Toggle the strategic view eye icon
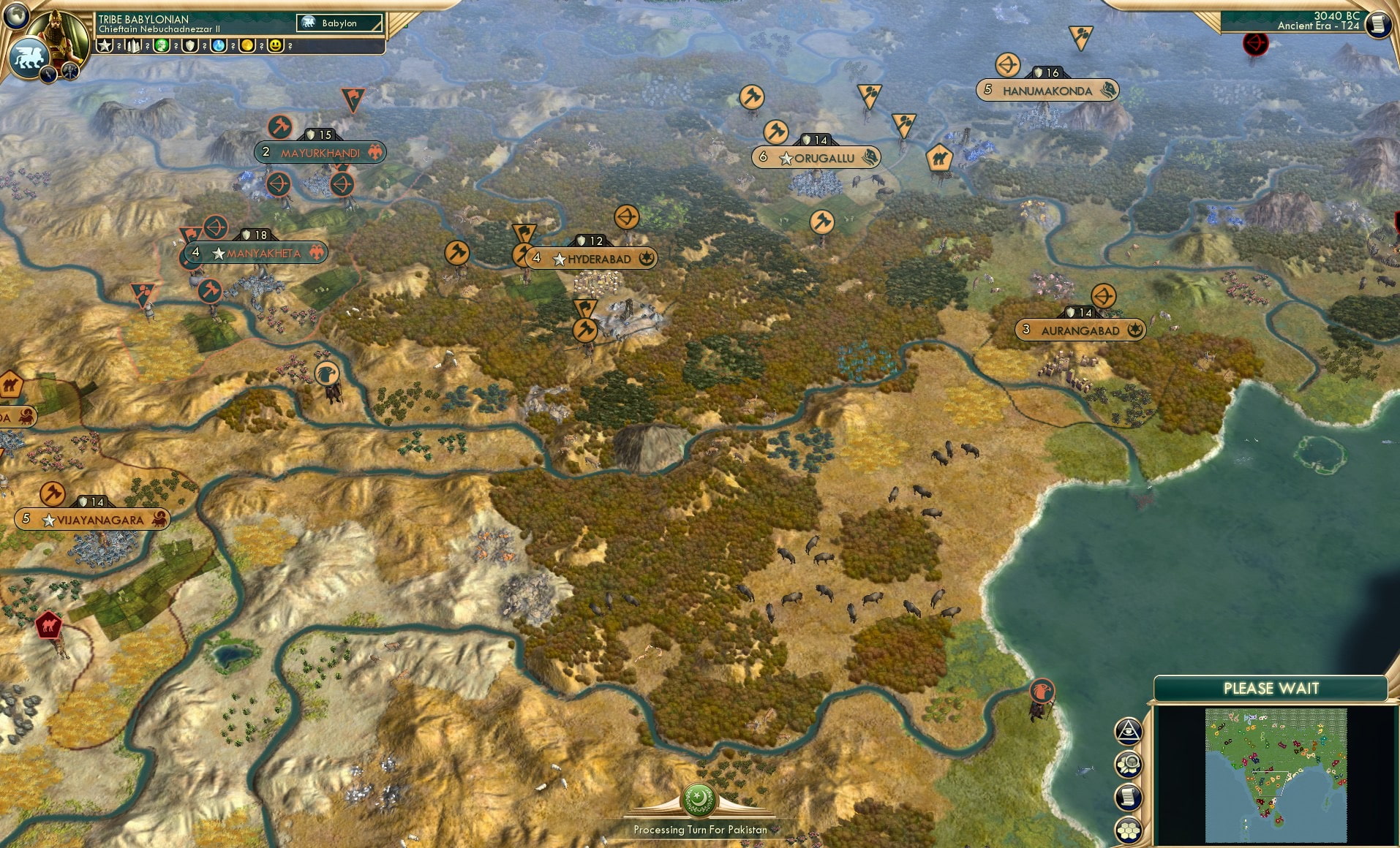The image size is (1400, 848). tap(1130, 731)
